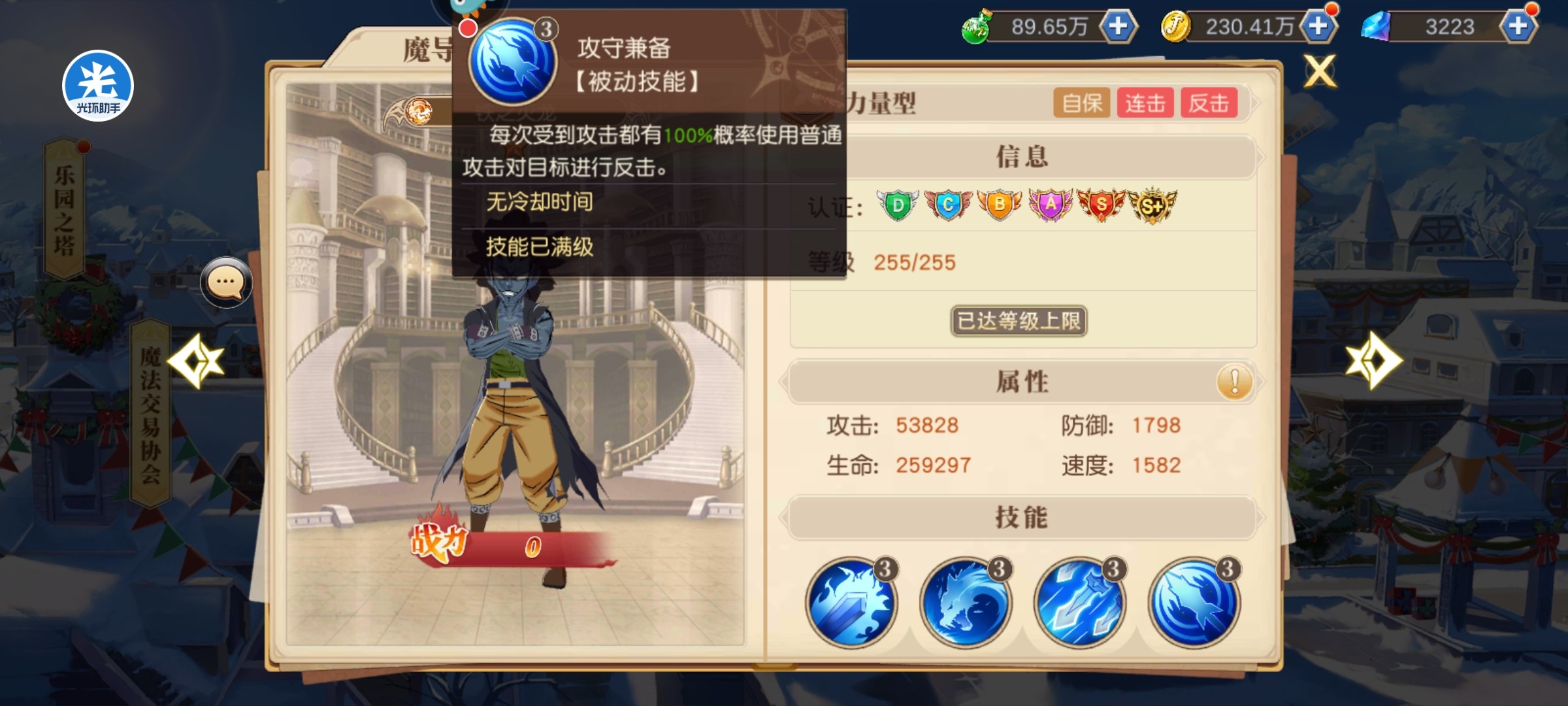Screen dimensions: 1568x706
Task: Close the mage info book panel
Action: (1320, 71)
